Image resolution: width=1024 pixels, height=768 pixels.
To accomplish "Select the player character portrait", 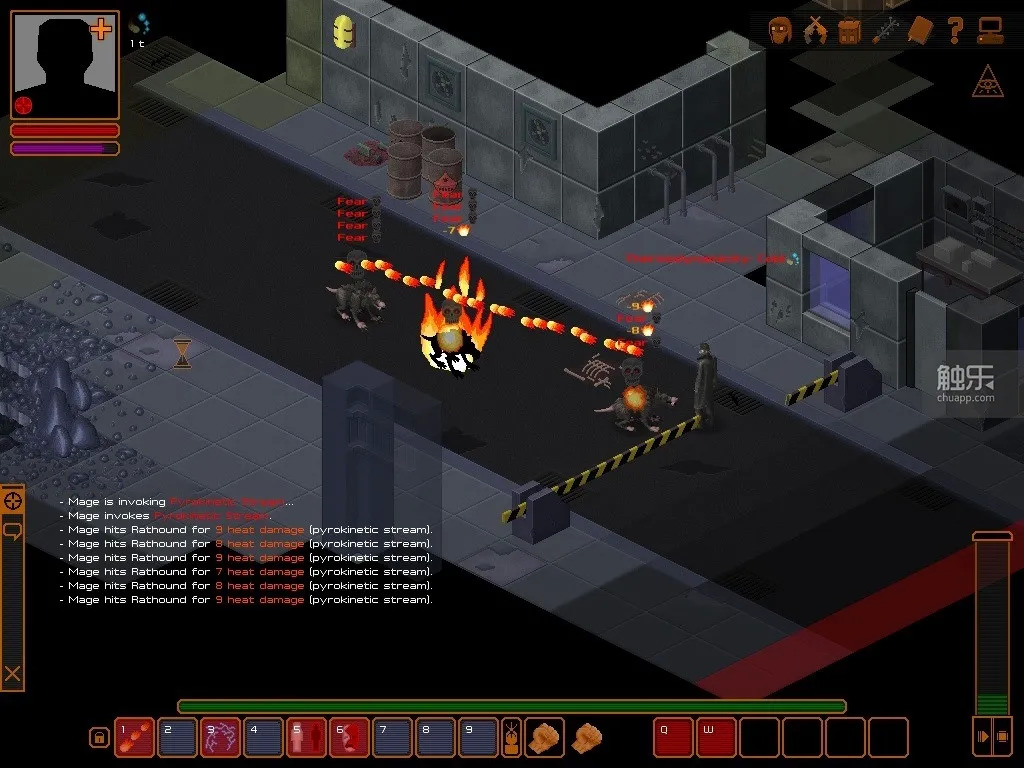I will (x=64, y=64).
